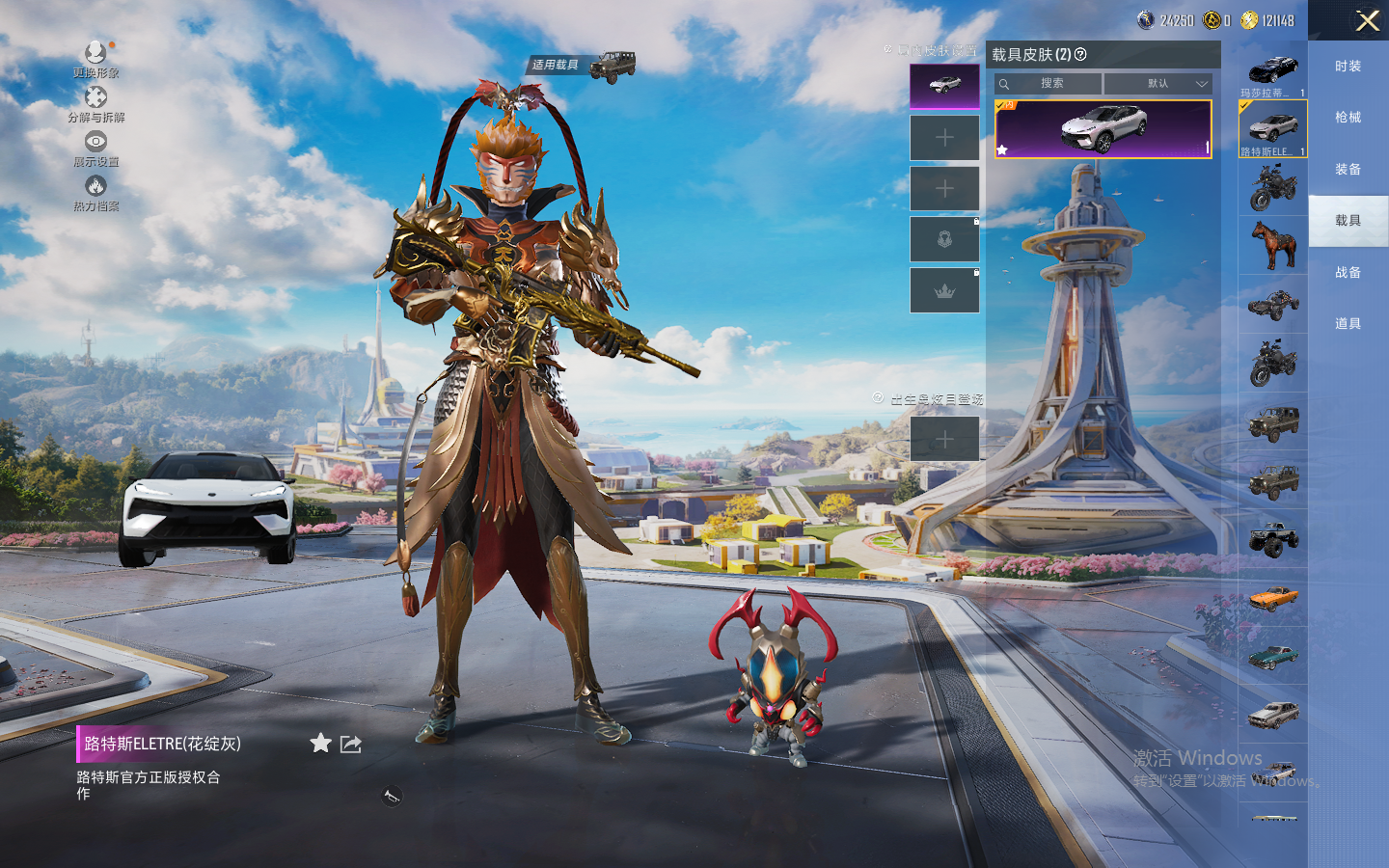Select the Lotus ELETRE skin card

[1103, 129]
